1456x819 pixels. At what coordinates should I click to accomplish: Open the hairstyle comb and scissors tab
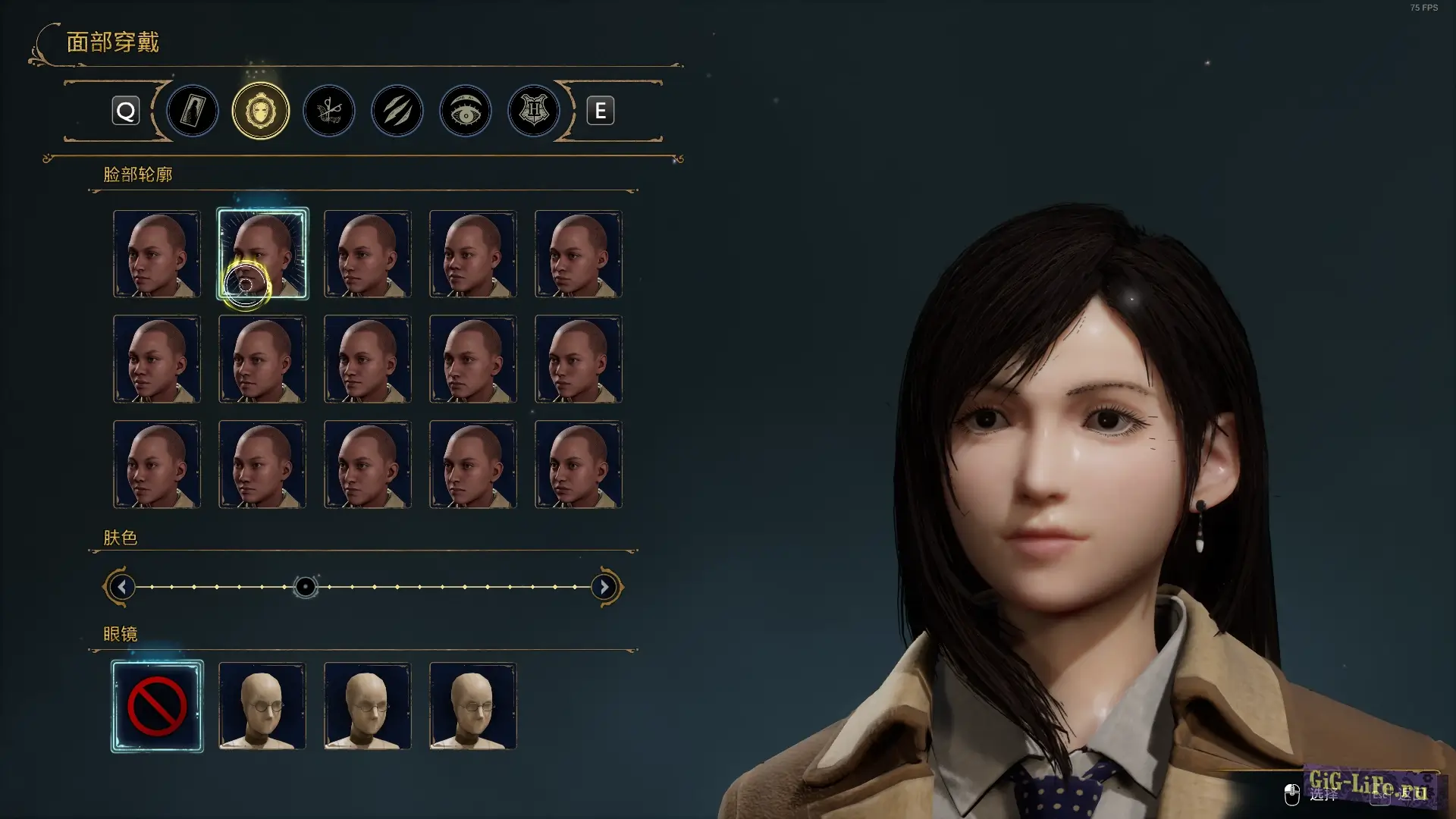329,111
